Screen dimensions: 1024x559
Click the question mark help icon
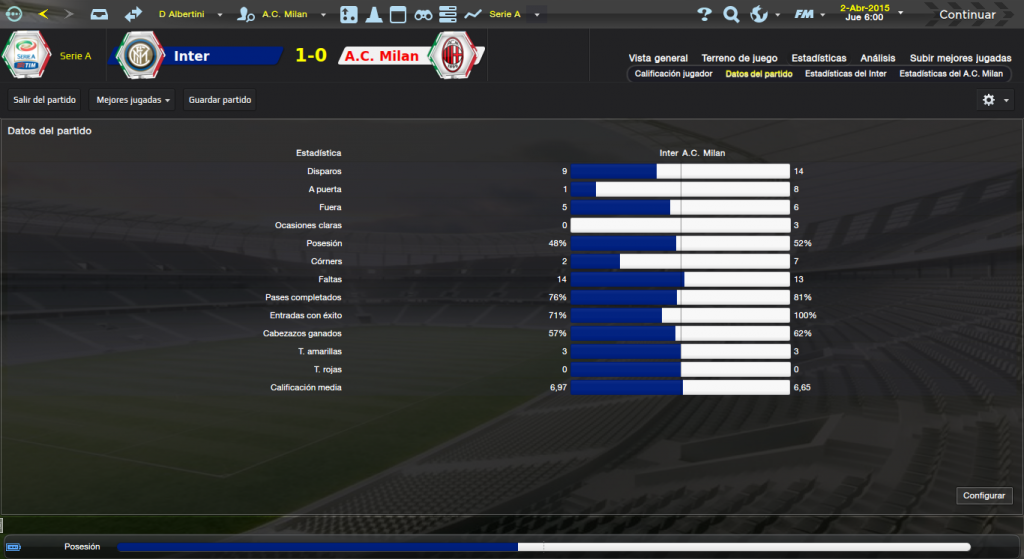click(x=704, y=14)
